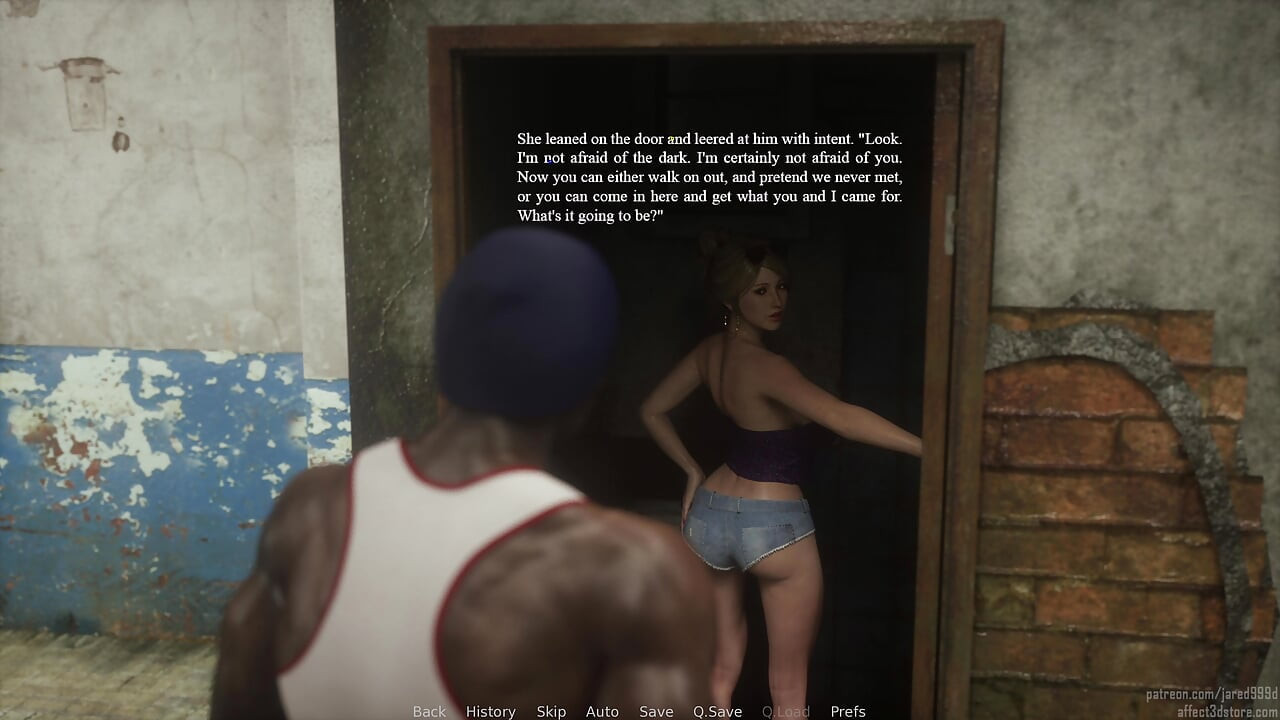
Task: Open preferences to adjust settings
Action: point(849,711)
